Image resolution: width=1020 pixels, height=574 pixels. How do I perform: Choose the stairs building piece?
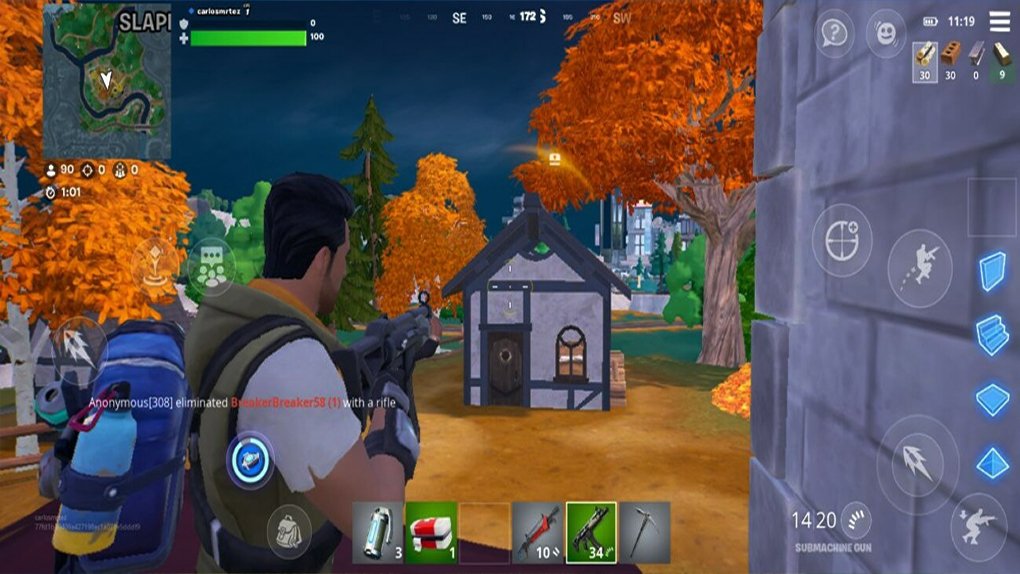tap(992, 335)
